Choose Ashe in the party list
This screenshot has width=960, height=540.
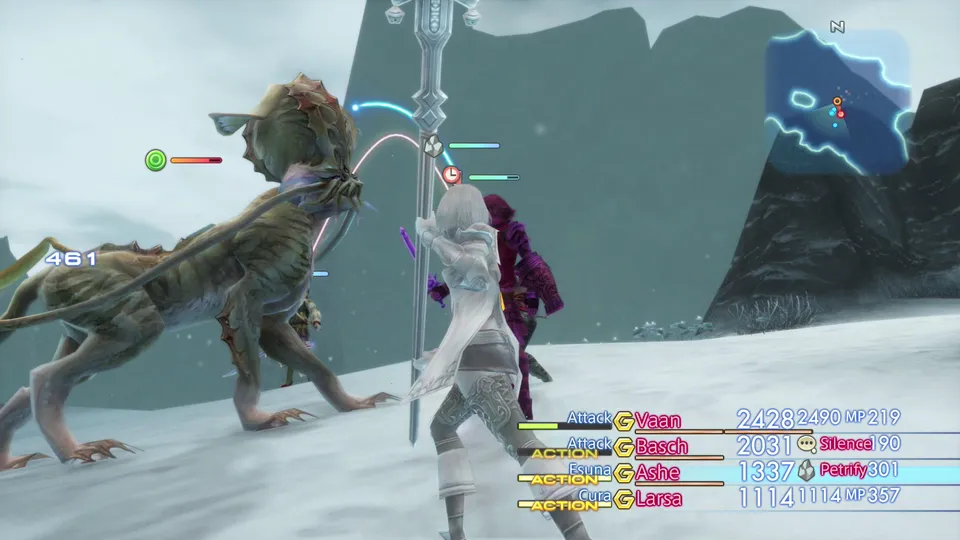pos(657,472)
